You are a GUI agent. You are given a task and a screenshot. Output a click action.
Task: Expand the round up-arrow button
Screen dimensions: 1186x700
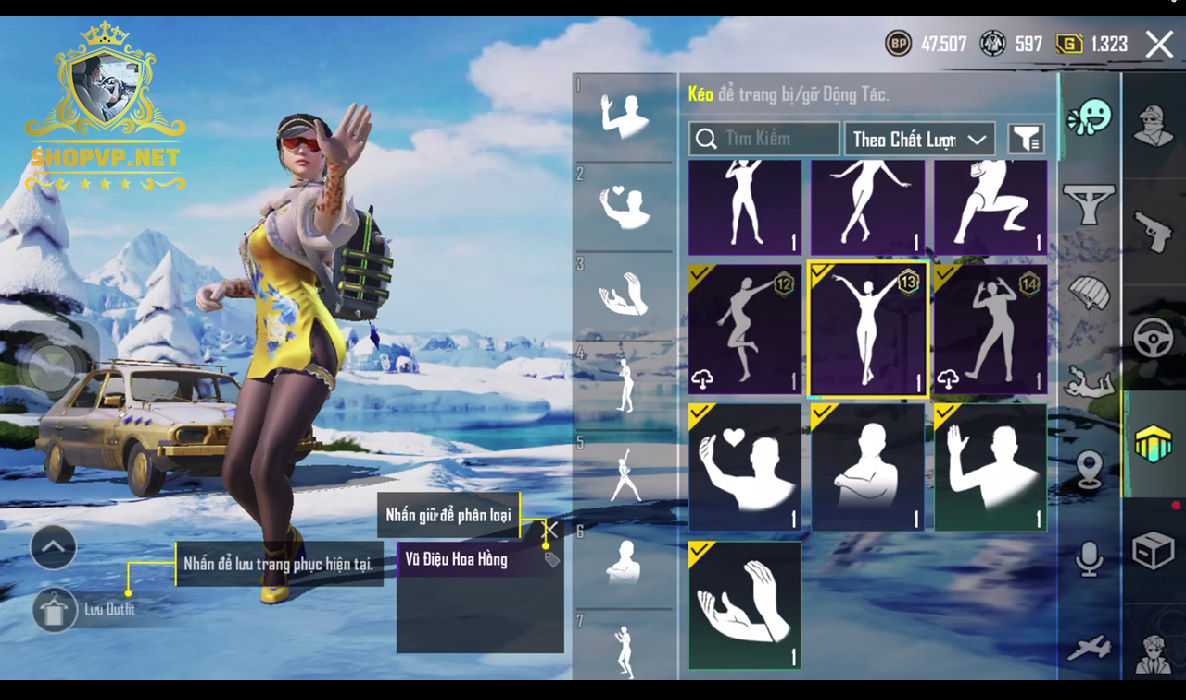click(x=54, y=547)
